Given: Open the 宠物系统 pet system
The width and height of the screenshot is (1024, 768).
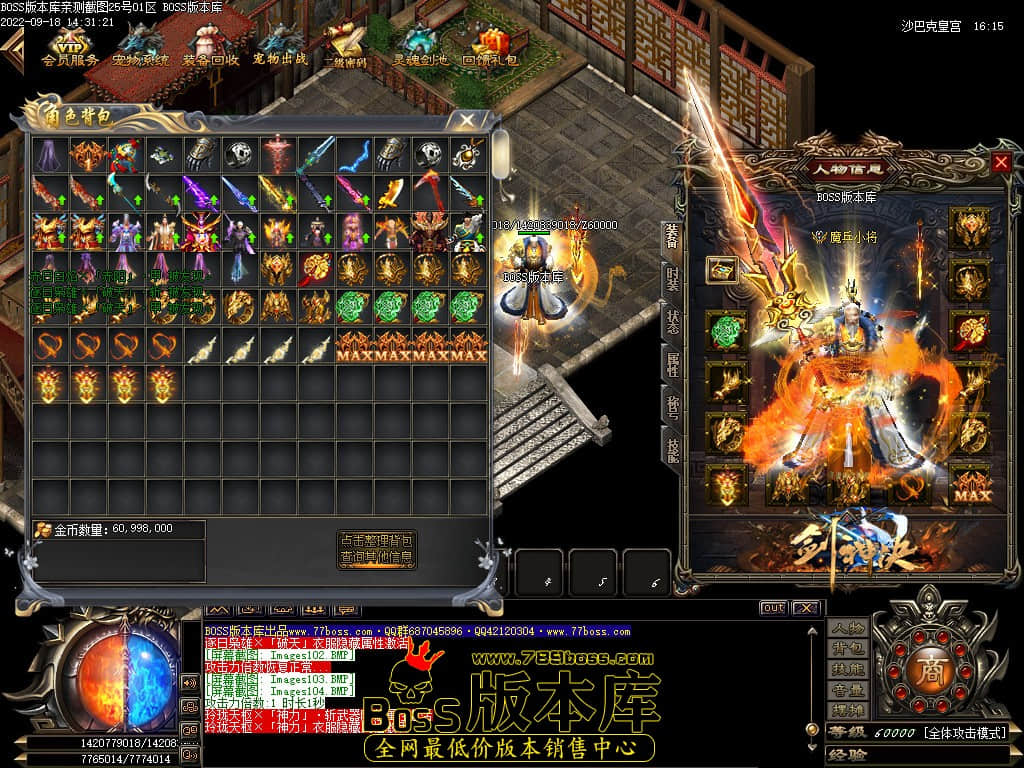Looking at the screenshot, I should (140, 47).
